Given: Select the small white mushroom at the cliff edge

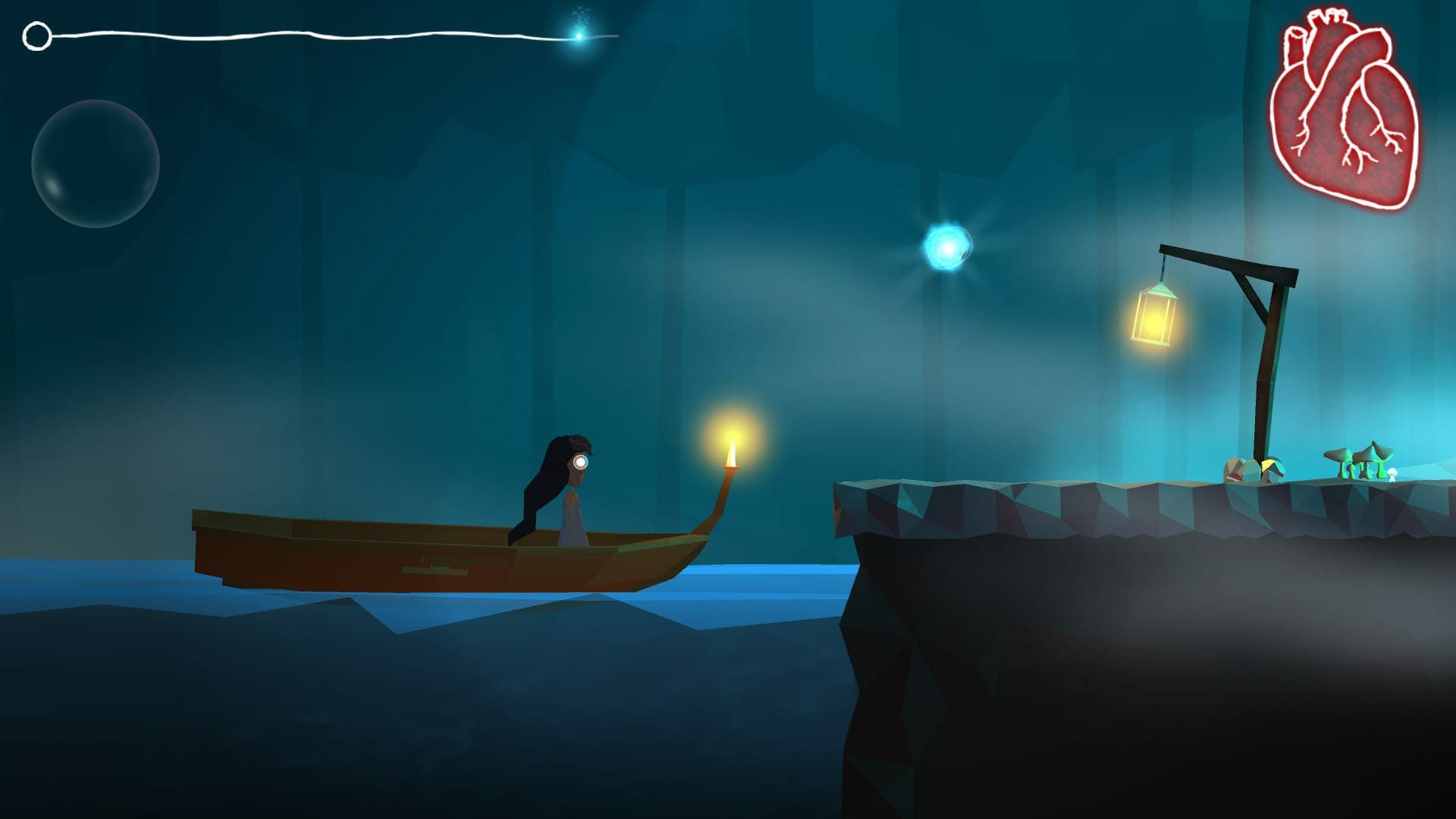Looking at the screenshot, I should click(x=1393, y=475).
